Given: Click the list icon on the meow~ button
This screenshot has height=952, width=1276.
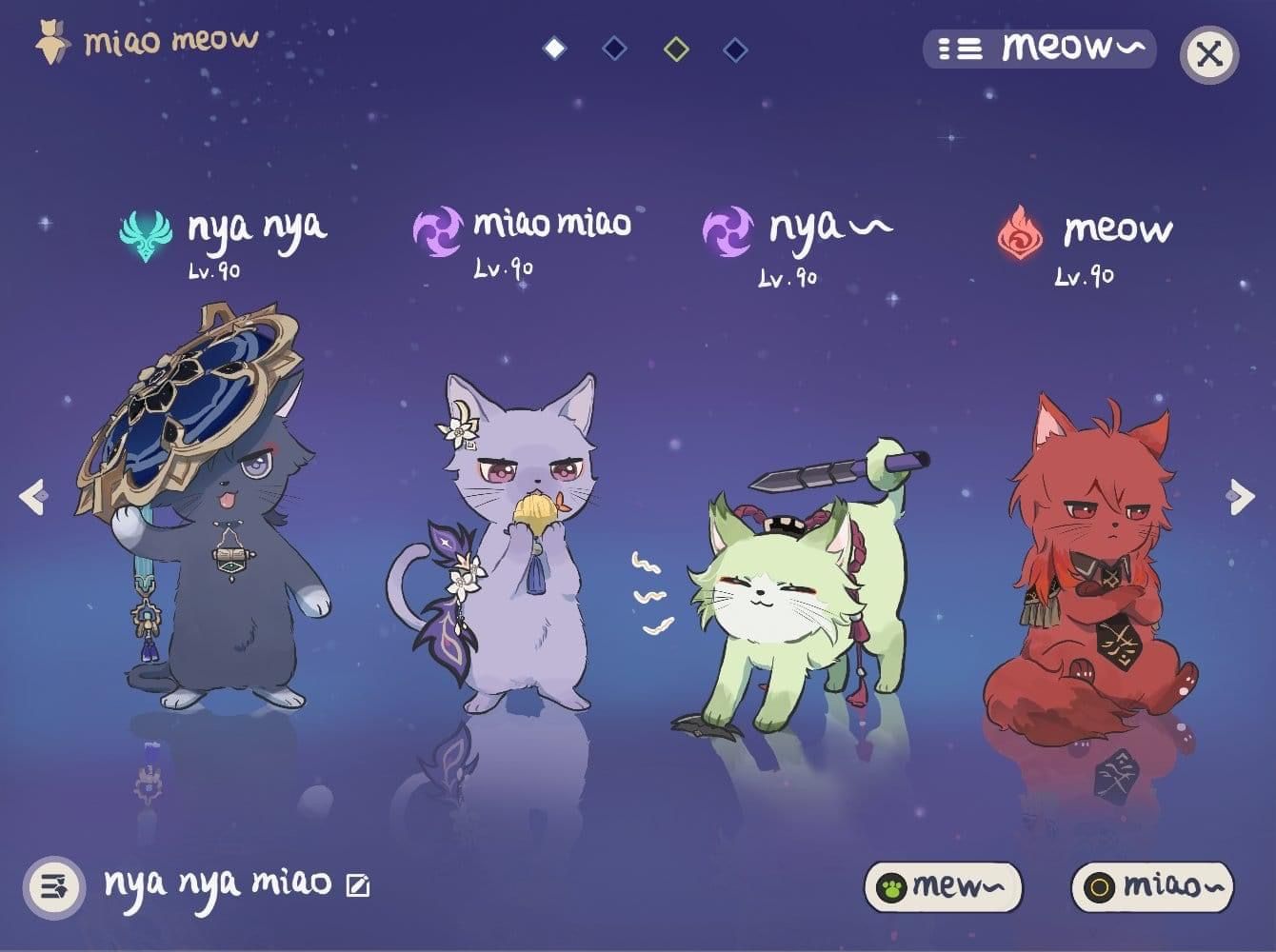Looking at the screenshot, I should [x=963, y=49].
